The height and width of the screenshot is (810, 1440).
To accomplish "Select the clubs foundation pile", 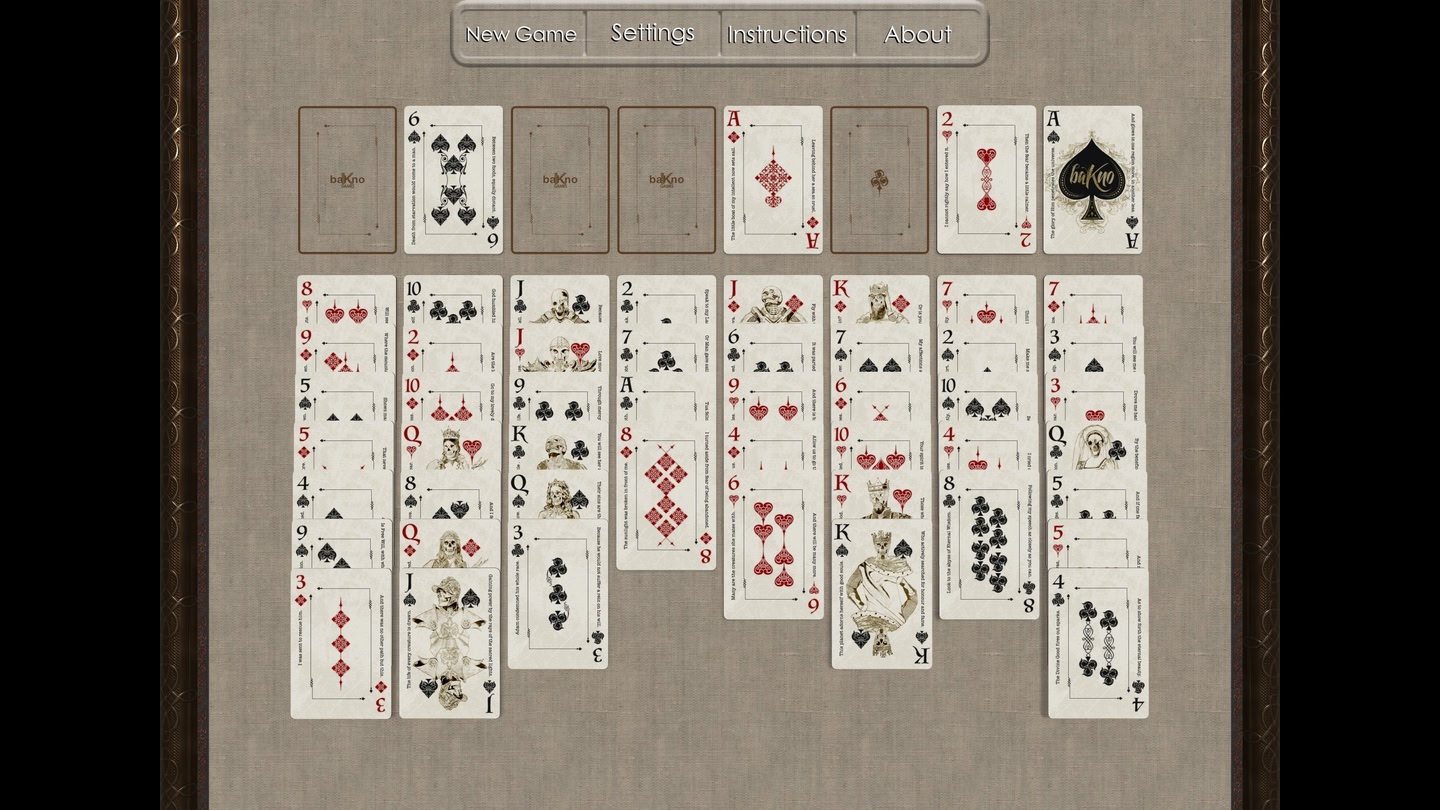I will tap(880, 180).
